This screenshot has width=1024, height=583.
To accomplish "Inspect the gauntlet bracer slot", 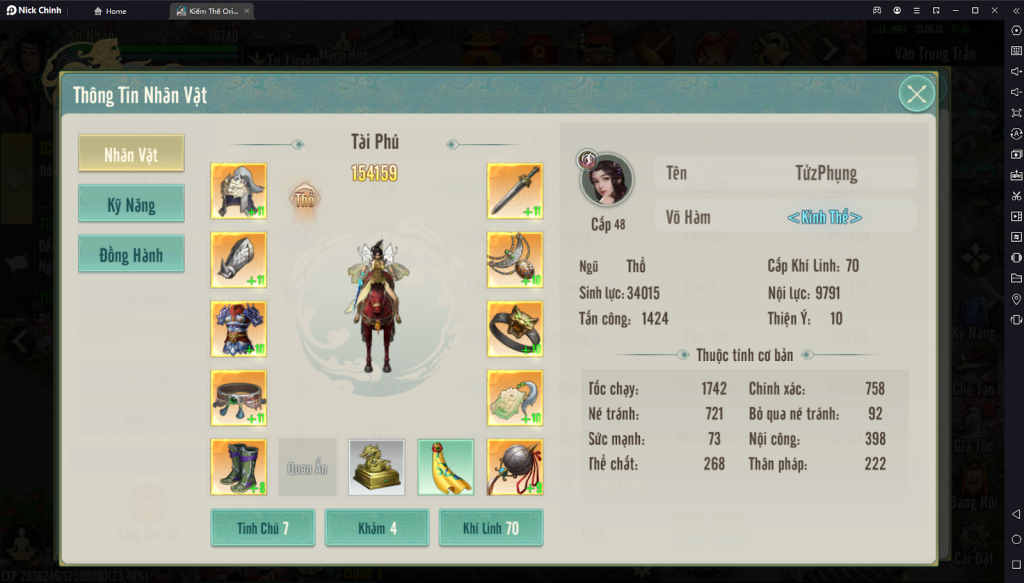I will coord(239,260).
